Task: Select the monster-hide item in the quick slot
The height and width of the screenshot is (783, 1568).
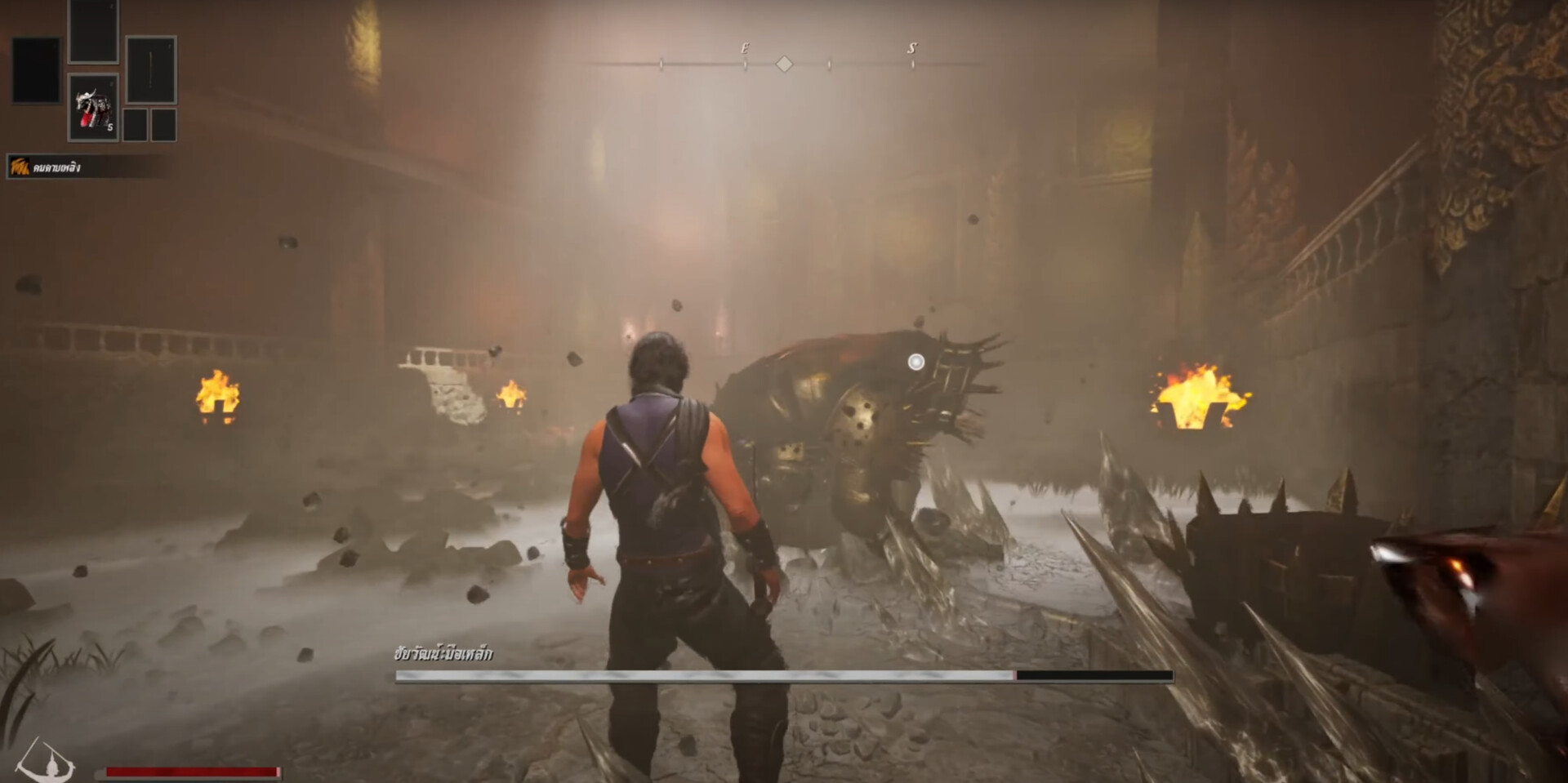Action: pos(92,106)
